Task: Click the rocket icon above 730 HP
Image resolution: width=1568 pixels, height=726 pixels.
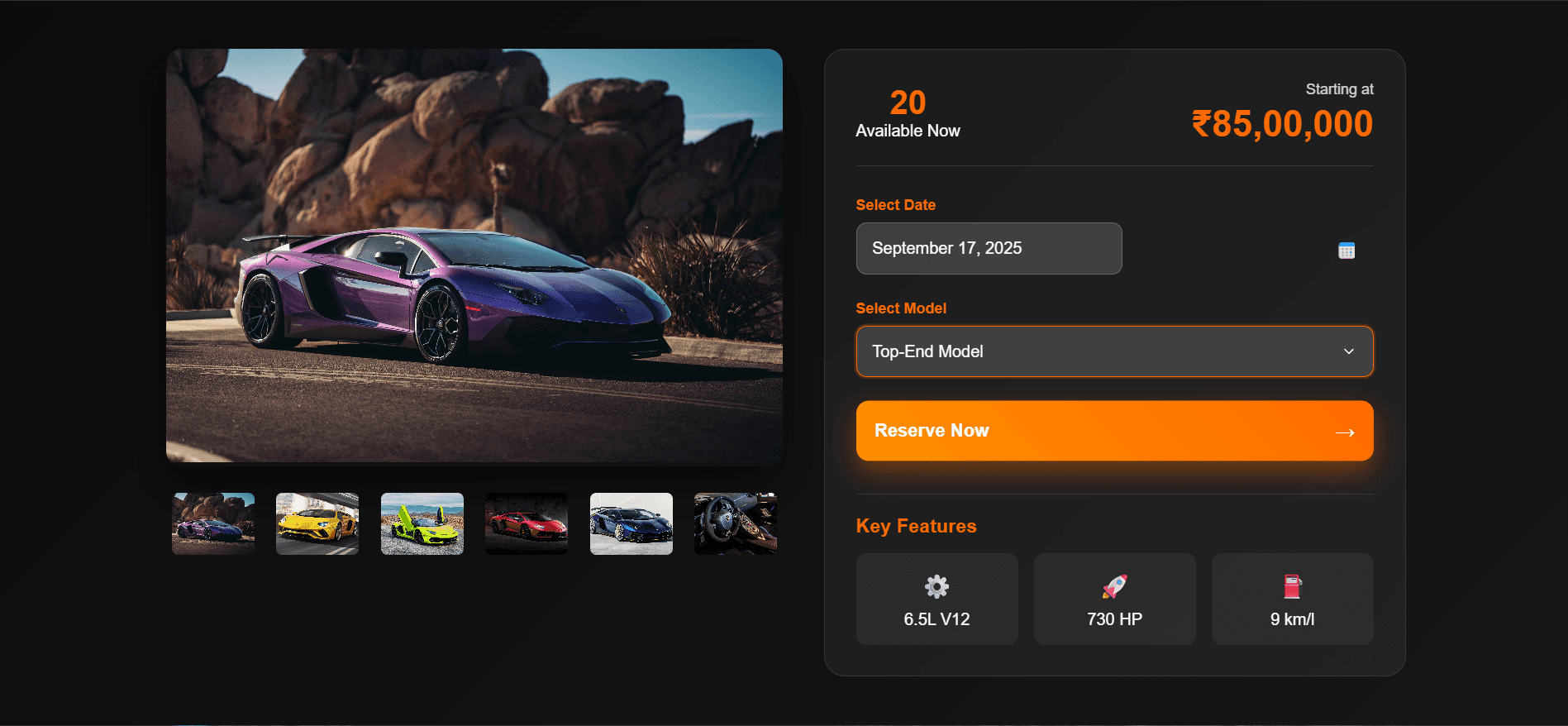Action: point(1114,586)
